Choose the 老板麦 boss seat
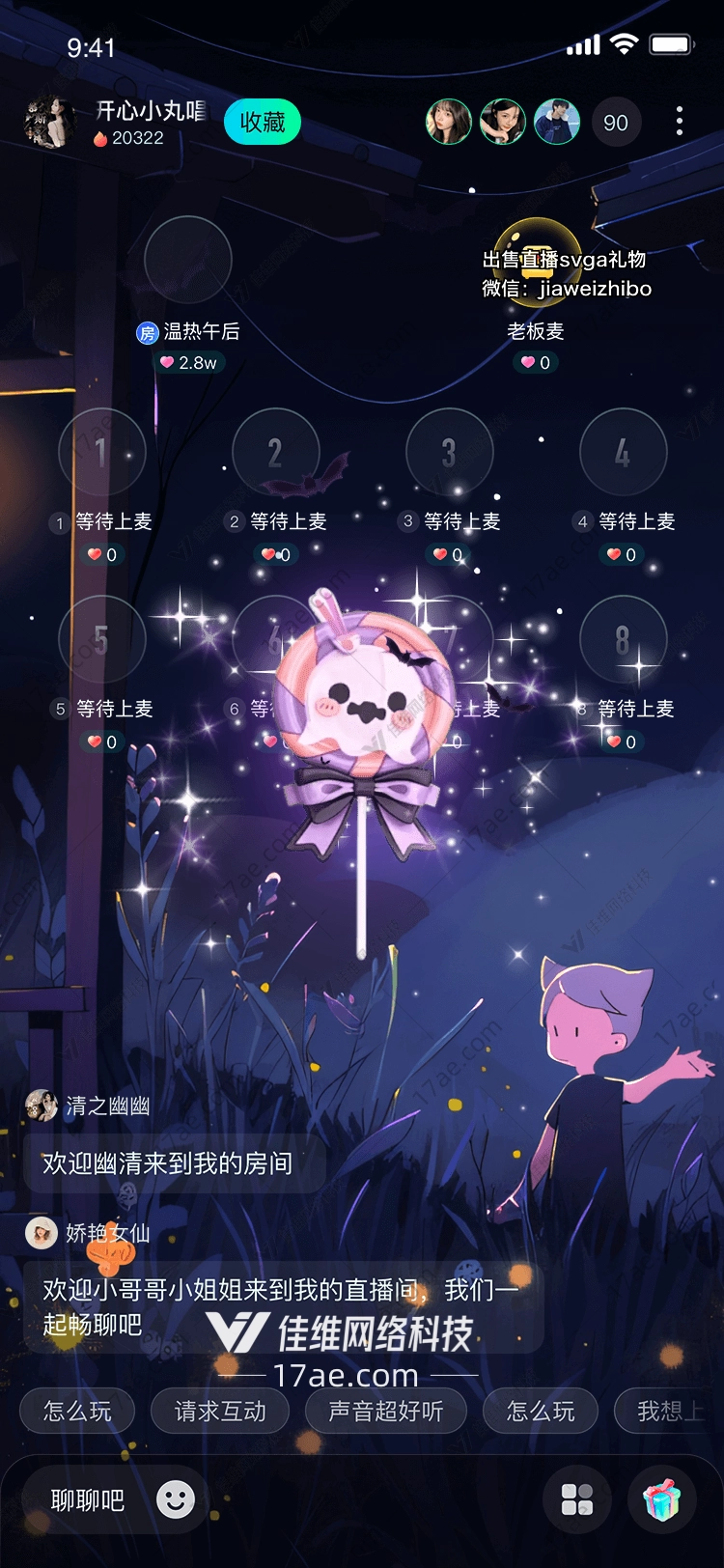 tap(537, 260)
